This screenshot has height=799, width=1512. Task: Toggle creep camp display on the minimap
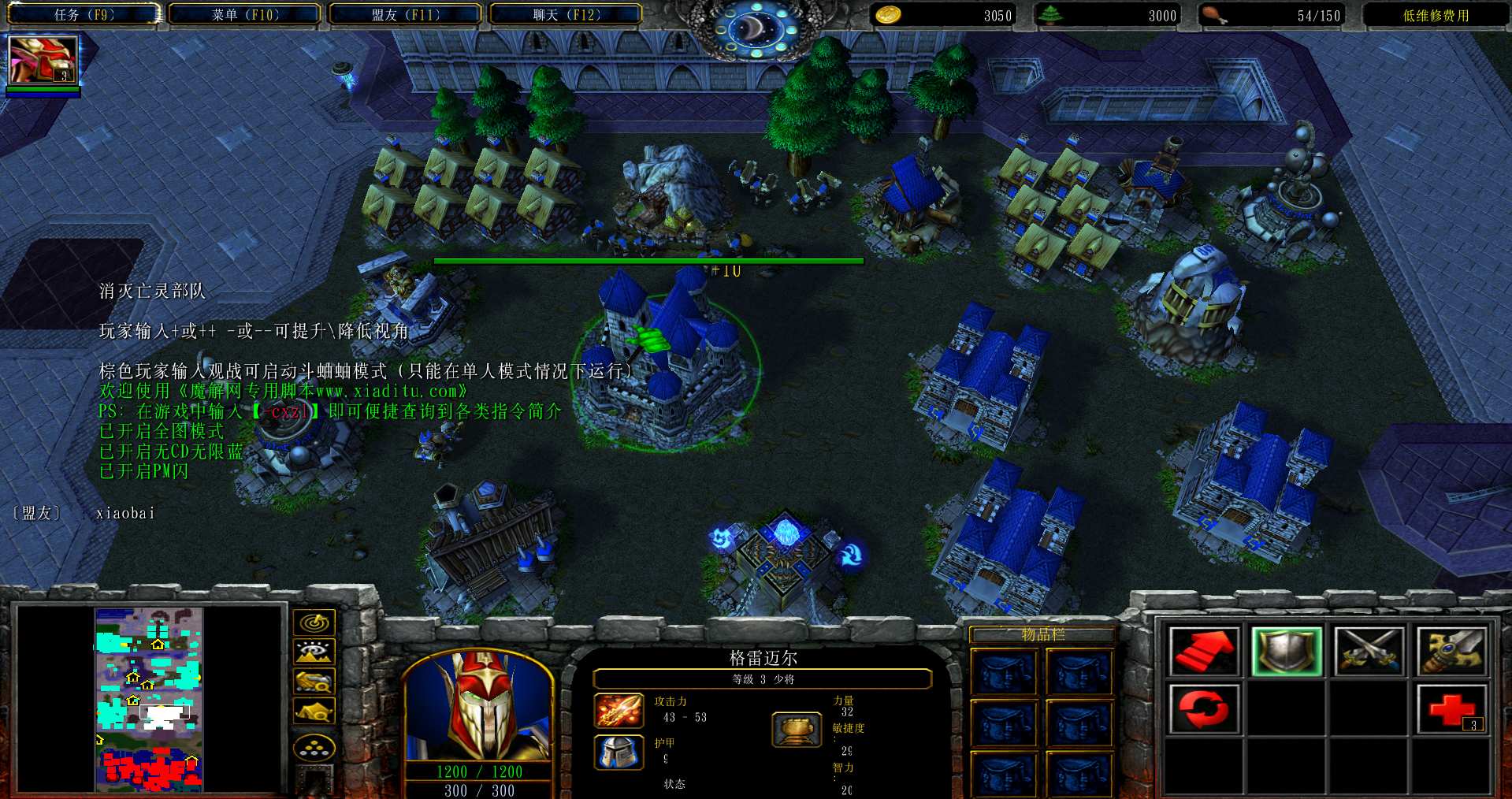coord(314,711)
